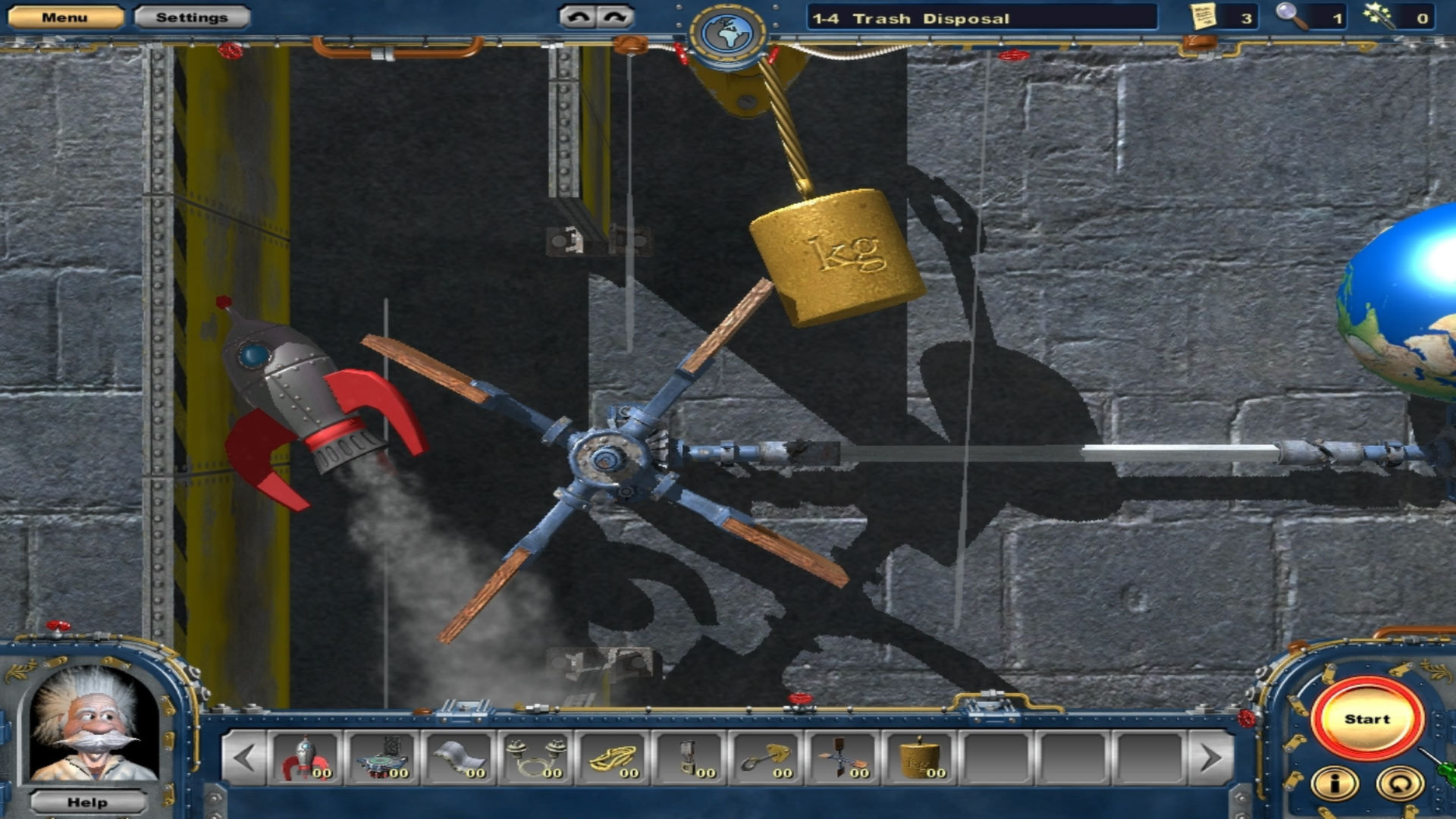The image size is (1456, 819).
Task: Open the notes counter showing 3
Action: (x=1203, y=17)
